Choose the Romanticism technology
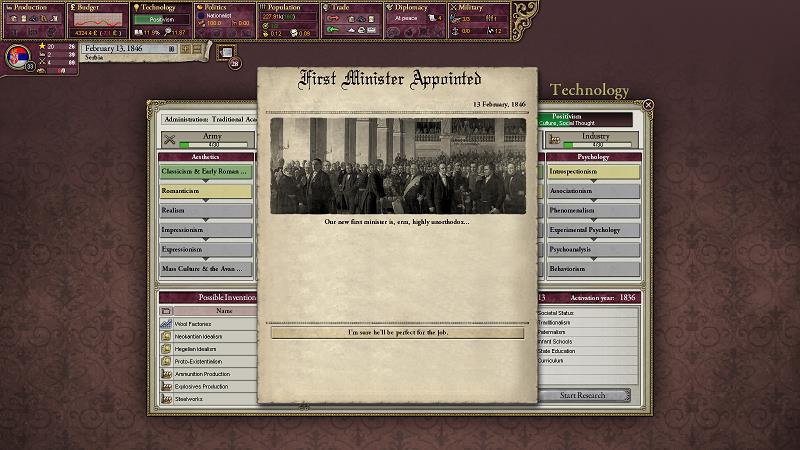This screenshot has height=450, width=800. tap(205, 190)
